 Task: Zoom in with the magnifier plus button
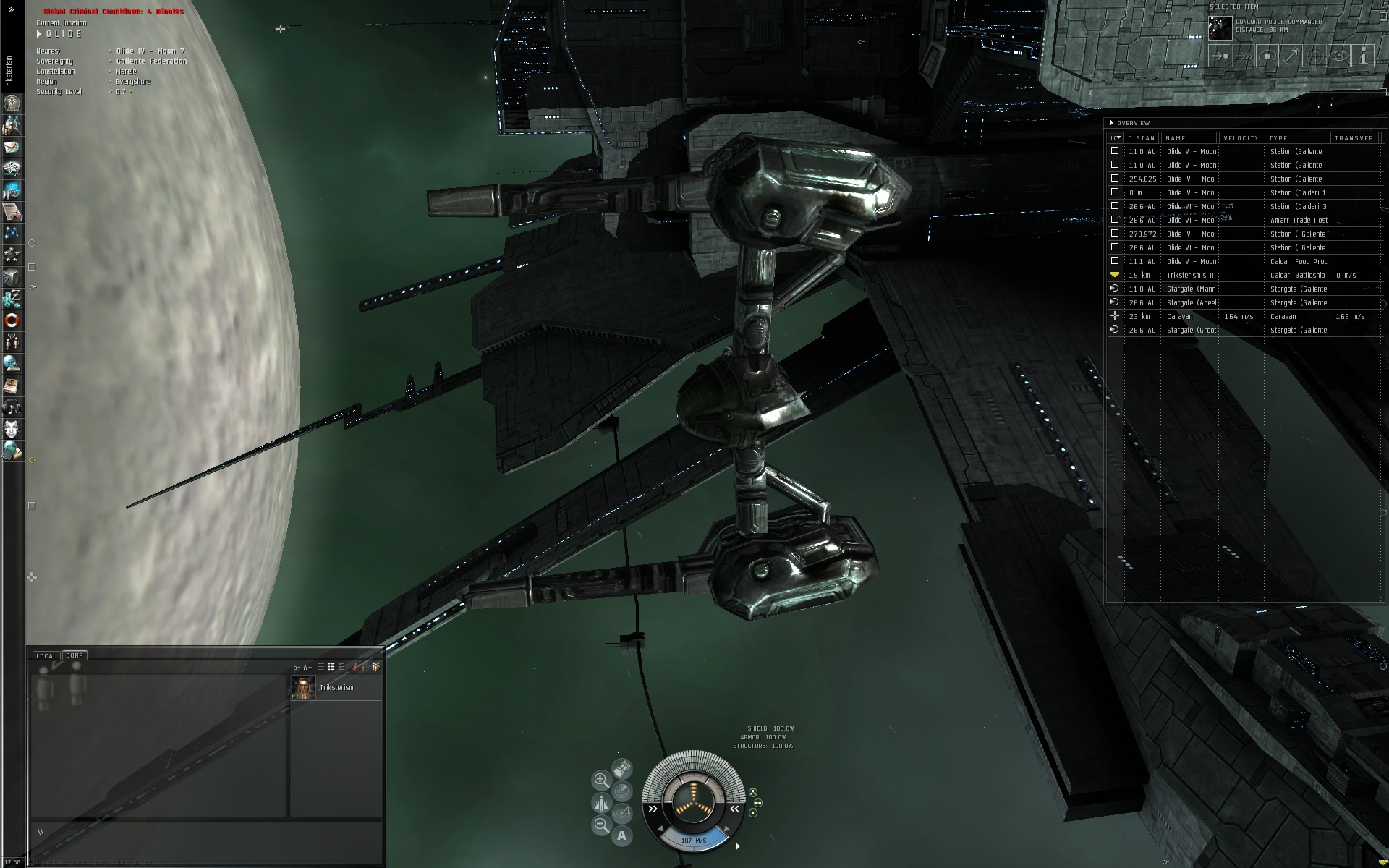click(x=600, y=780)
